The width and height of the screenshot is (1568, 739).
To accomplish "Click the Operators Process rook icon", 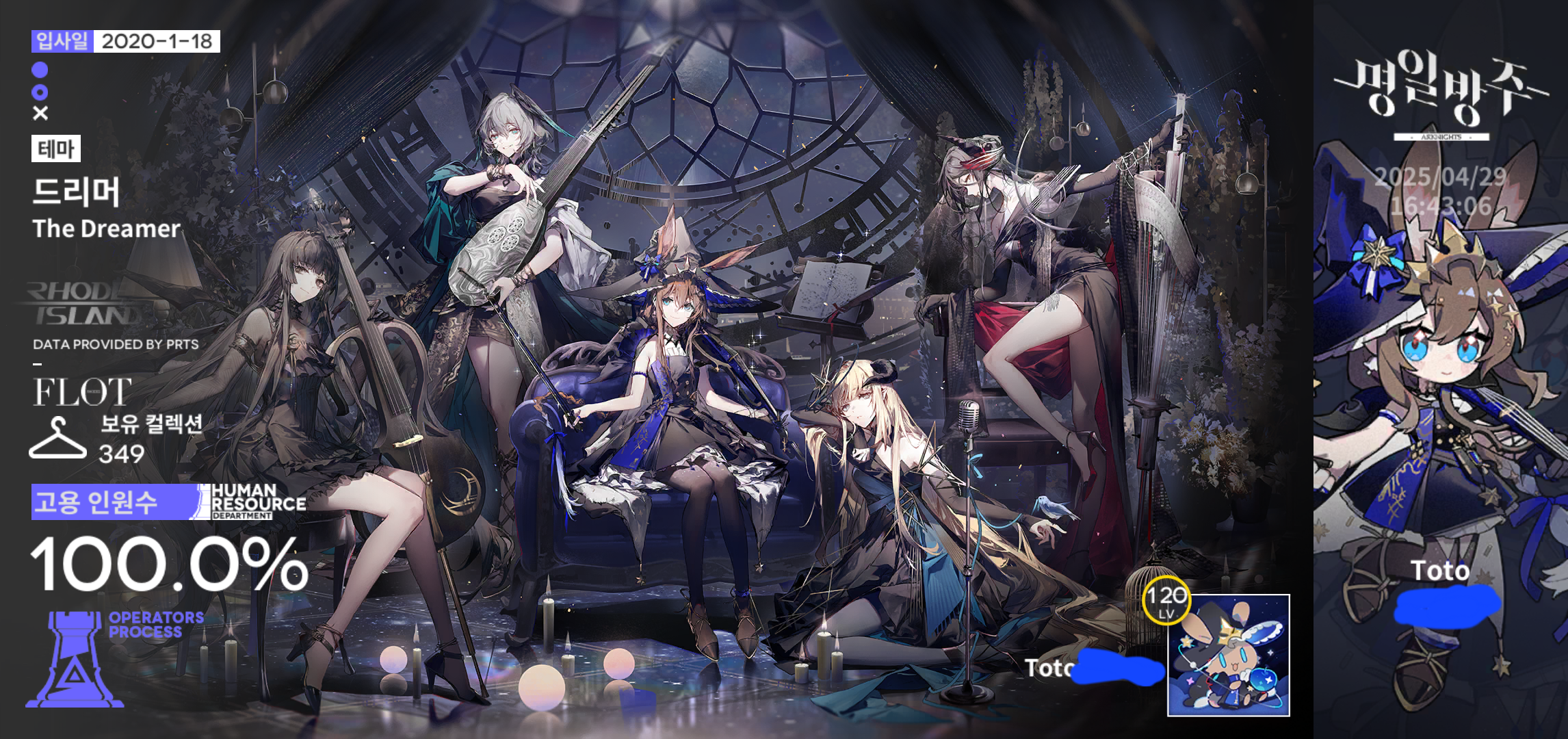I will click(x=75, y=659).
